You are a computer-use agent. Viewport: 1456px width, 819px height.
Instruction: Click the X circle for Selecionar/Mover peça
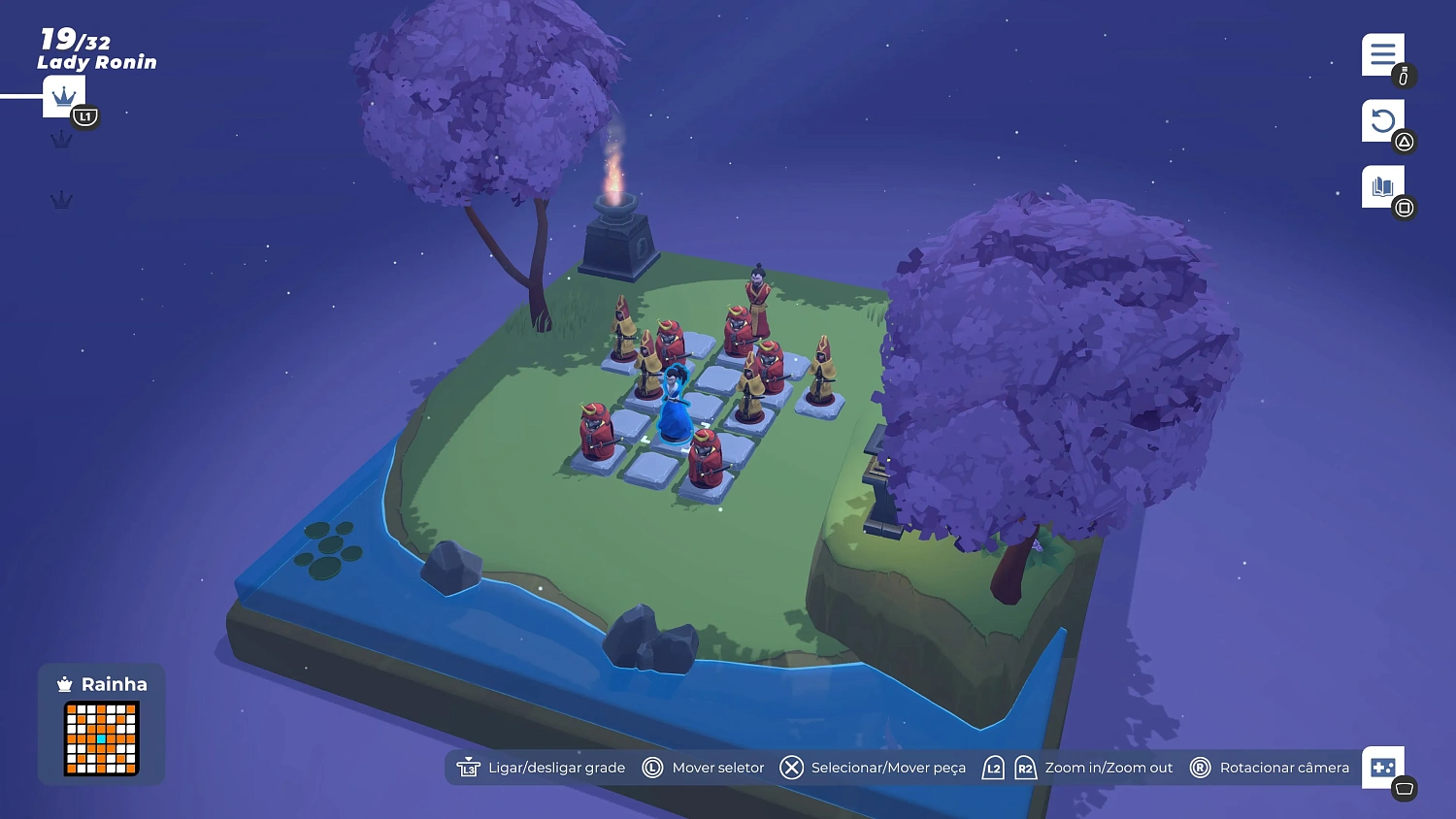[791, 767]
